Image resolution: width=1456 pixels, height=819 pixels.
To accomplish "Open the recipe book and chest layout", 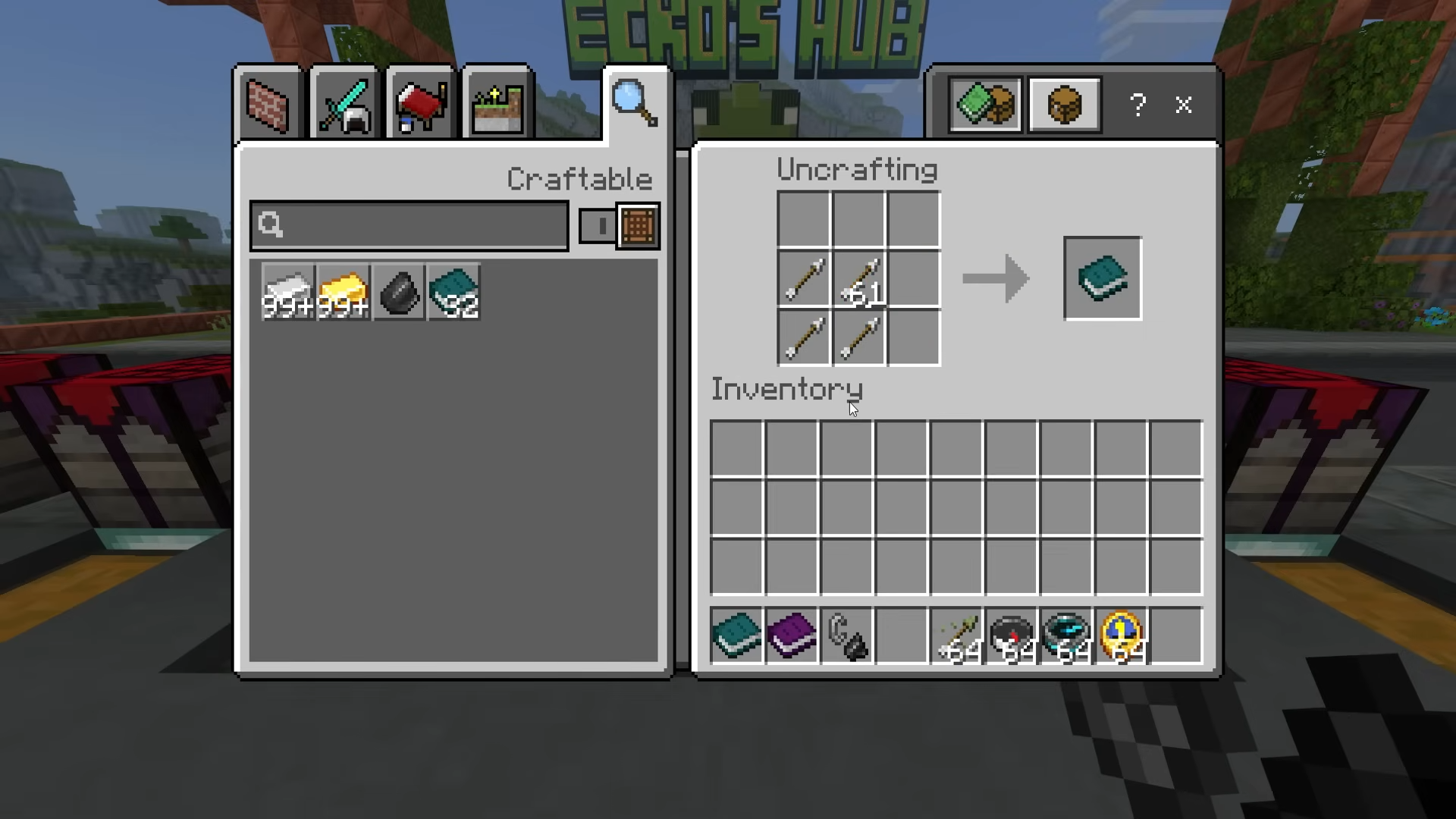I will [985, 105].
